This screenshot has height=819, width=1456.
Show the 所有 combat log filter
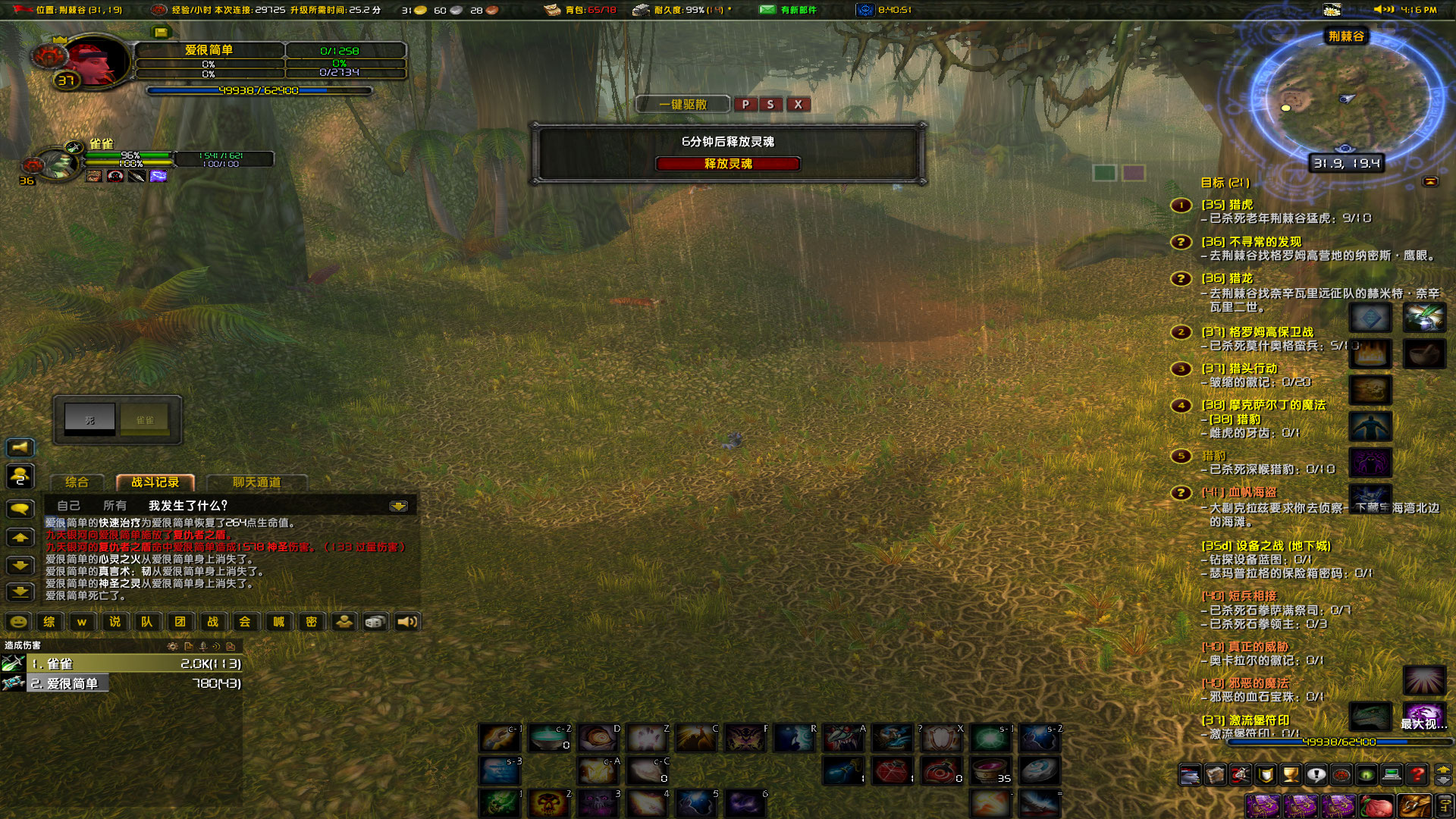(x=115, y=506)
